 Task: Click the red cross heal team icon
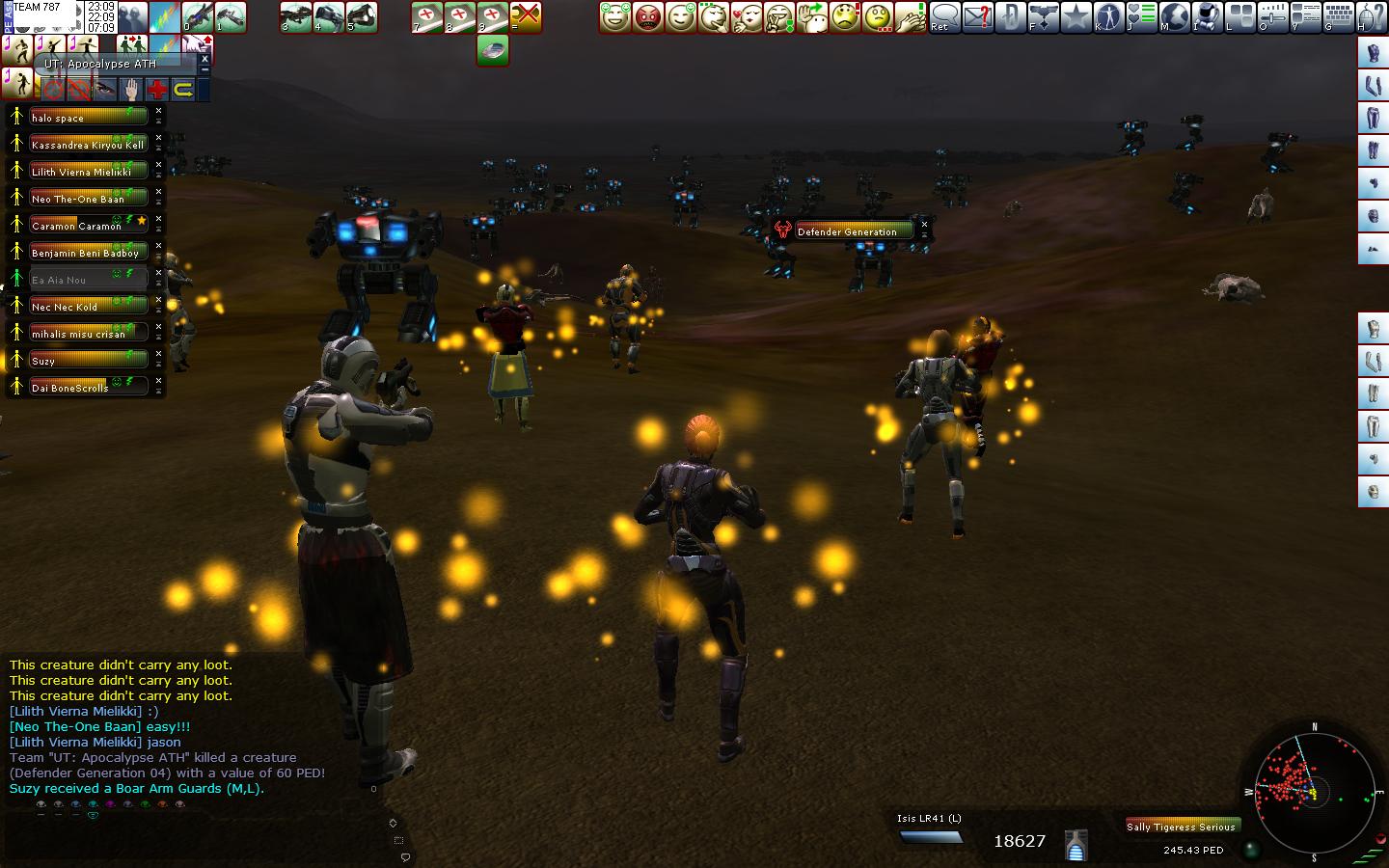tap(156, 91)
